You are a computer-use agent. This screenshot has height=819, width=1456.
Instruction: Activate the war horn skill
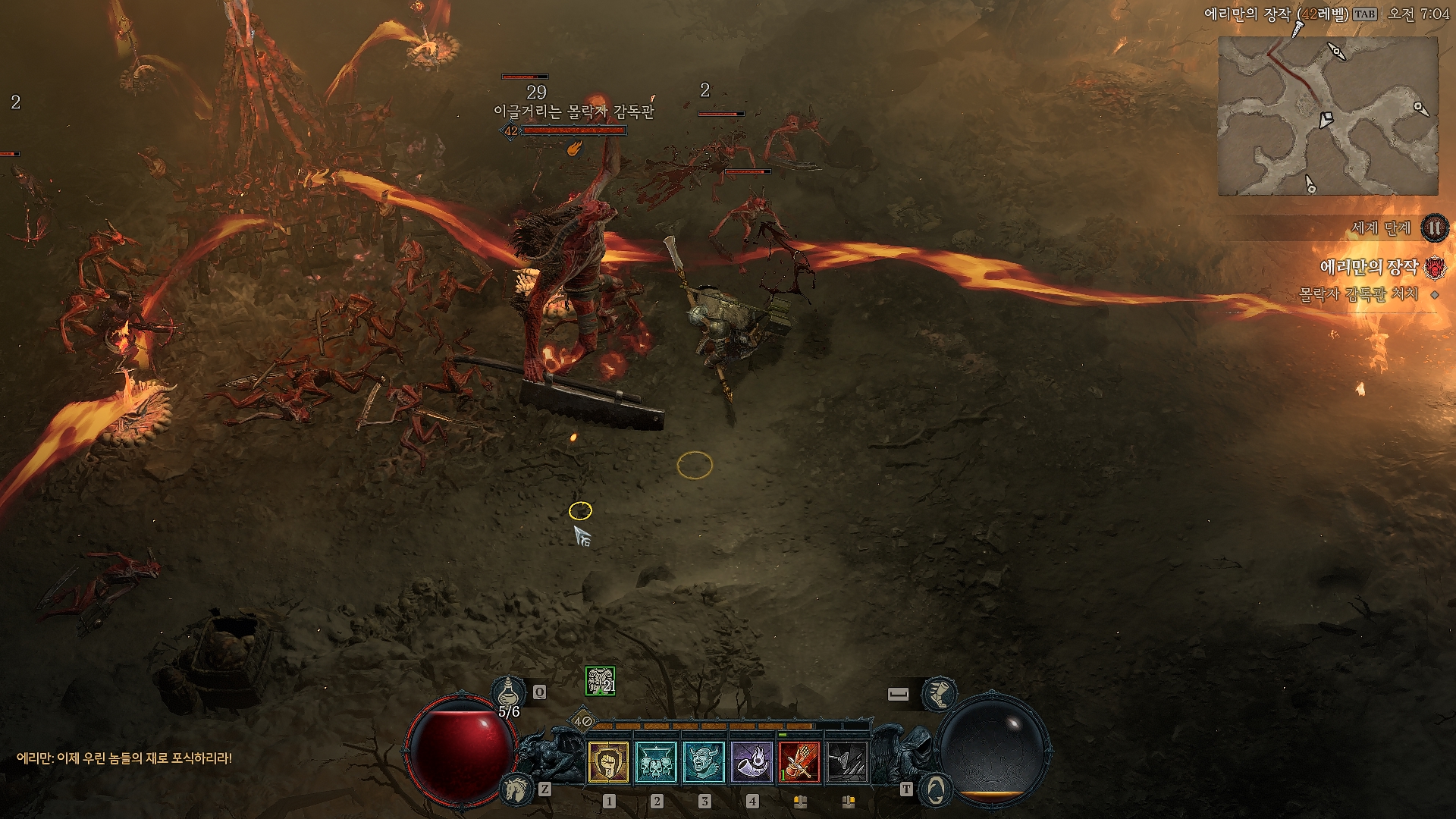click(x=752, y=761)
